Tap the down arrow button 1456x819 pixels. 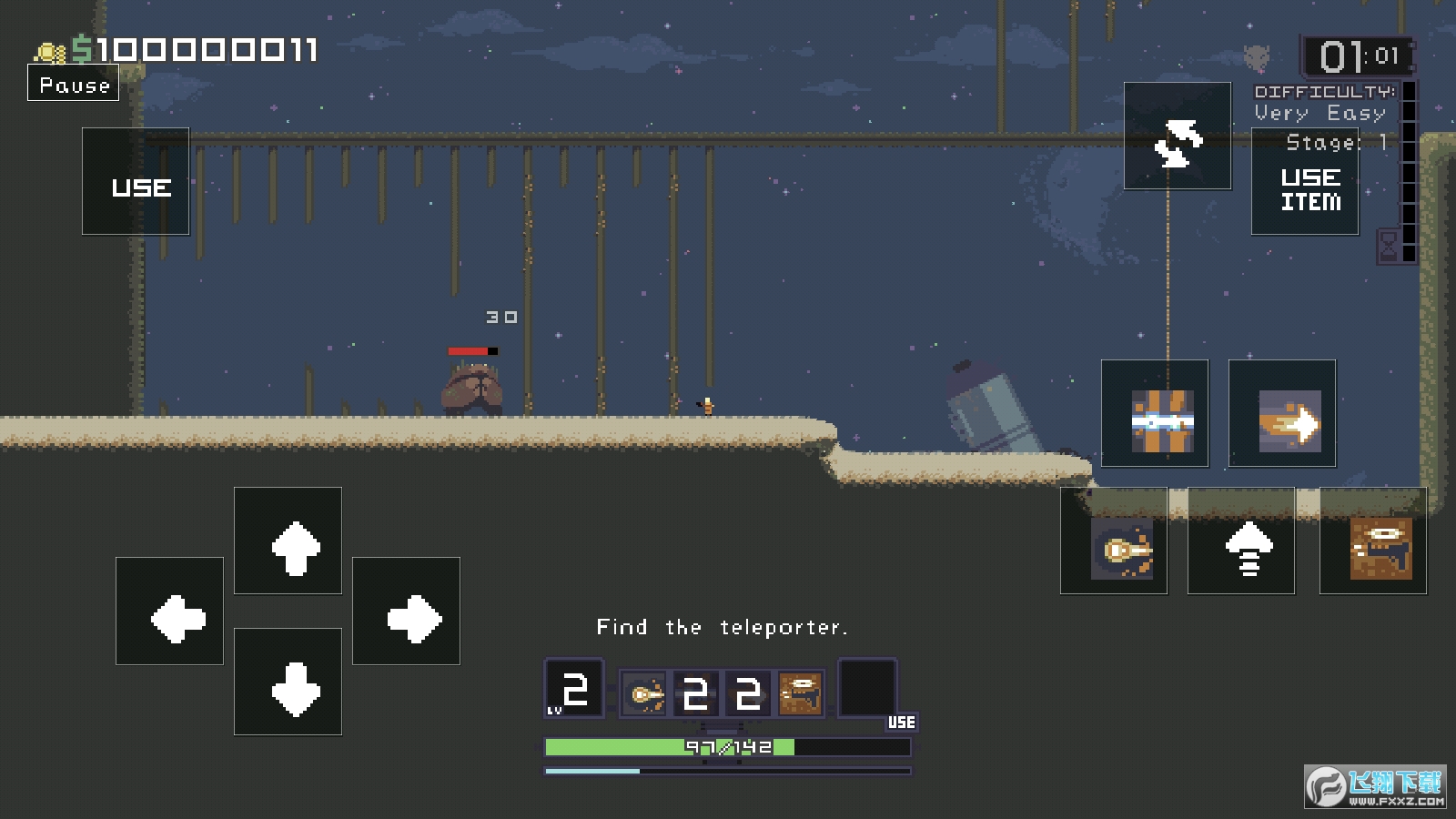(x=288, y=682)
